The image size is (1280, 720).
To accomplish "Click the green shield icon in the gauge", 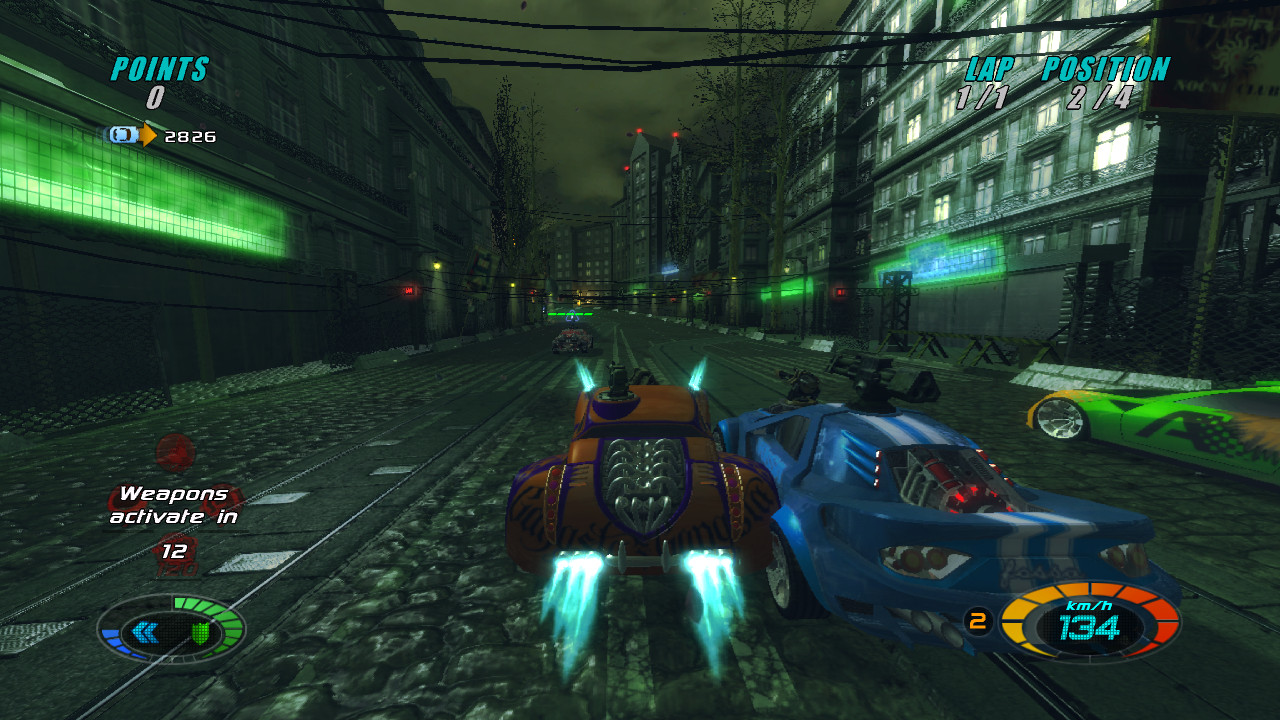I will (201, 633).
